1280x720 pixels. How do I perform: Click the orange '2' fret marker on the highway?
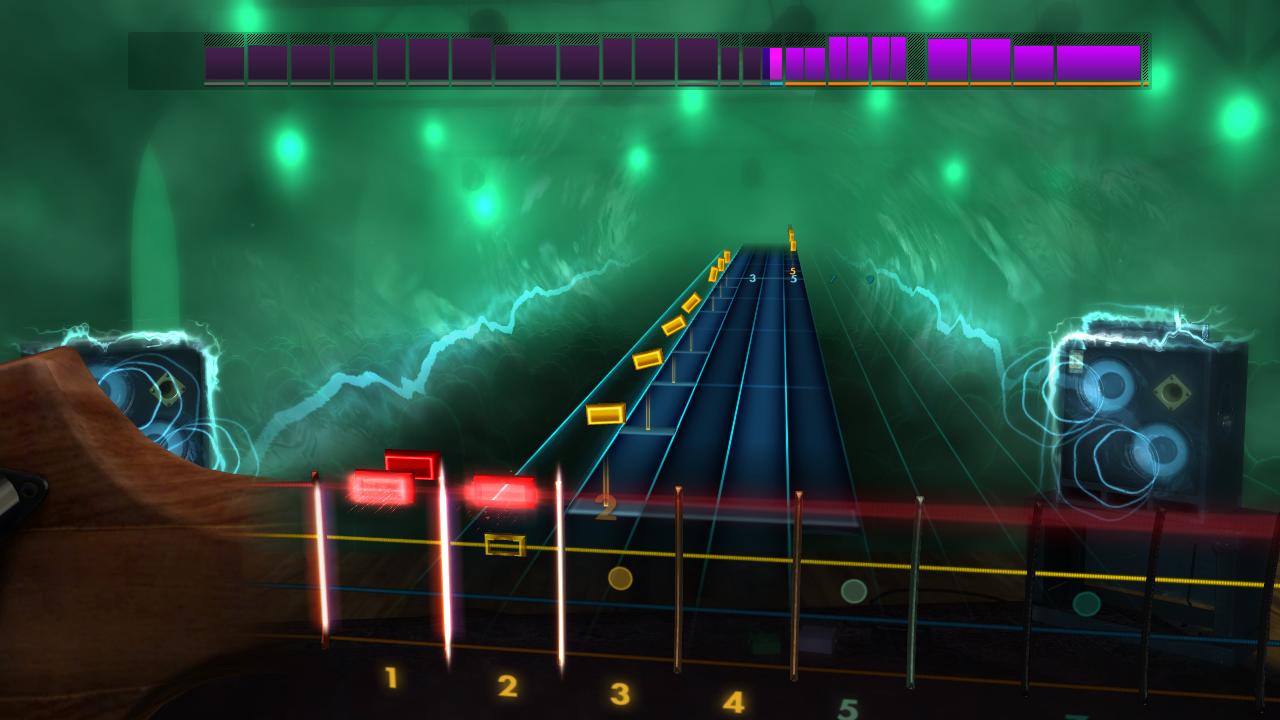pyautogui.click(x=606, y=508)
